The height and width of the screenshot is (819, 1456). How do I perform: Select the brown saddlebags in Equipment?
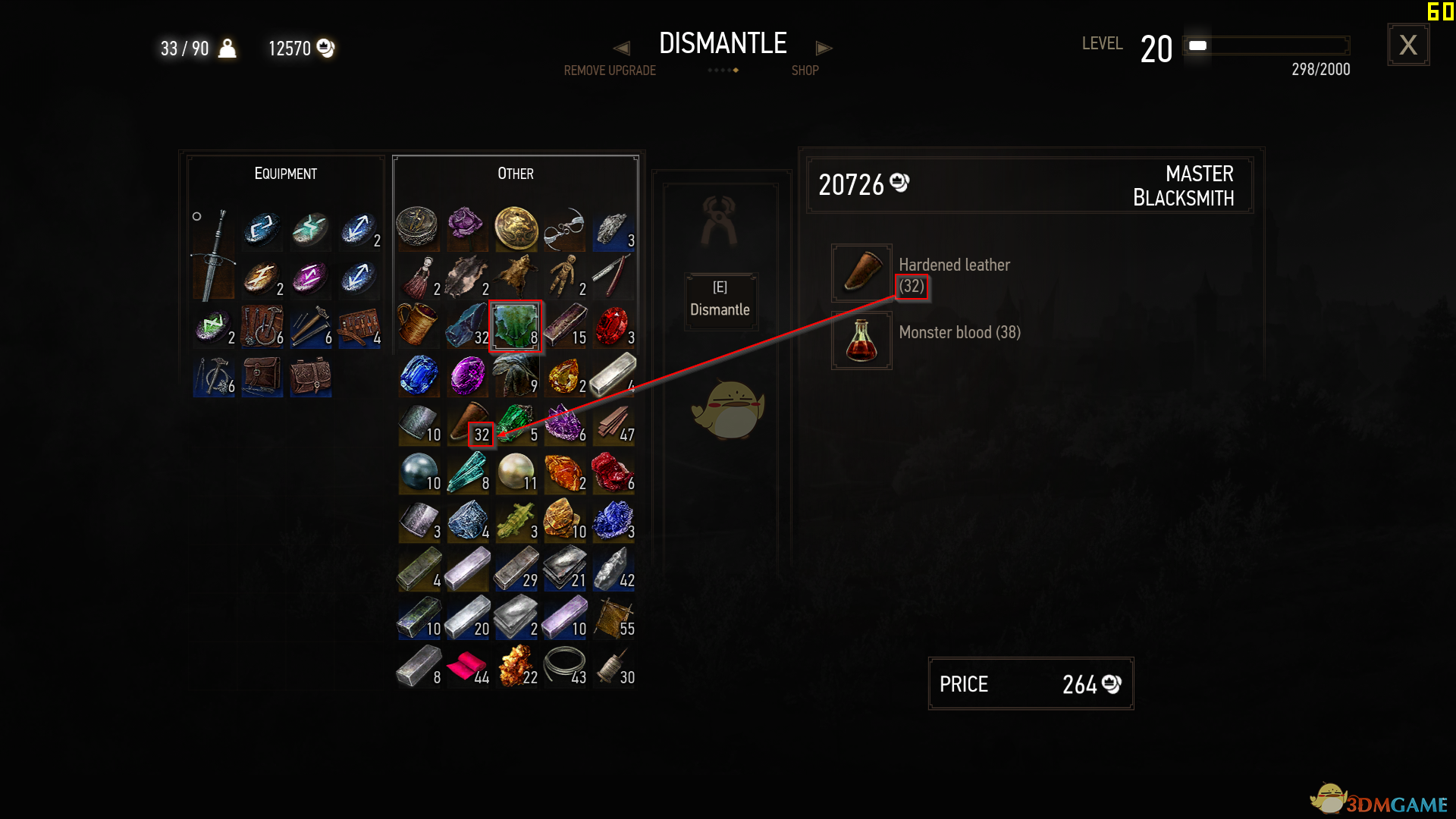tap(311, 377)
